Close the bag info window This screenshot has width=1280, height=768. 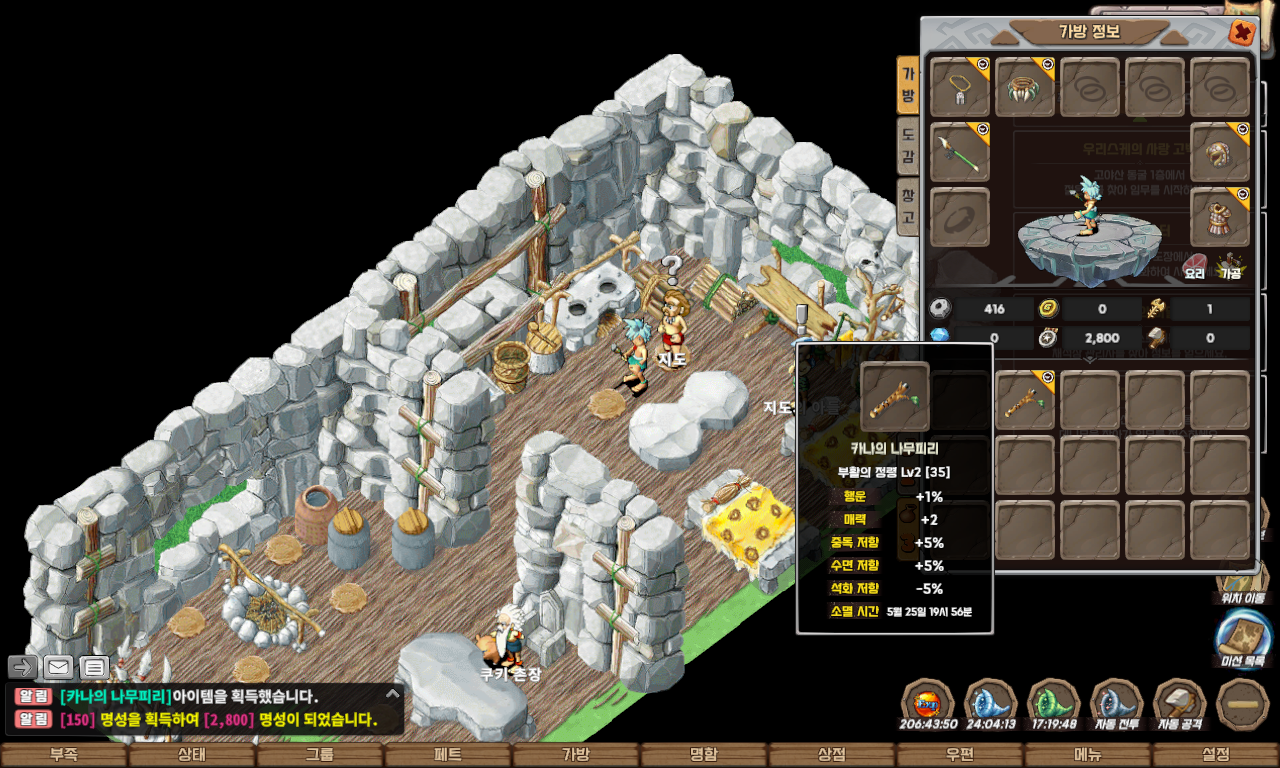tap(1241, 33)
